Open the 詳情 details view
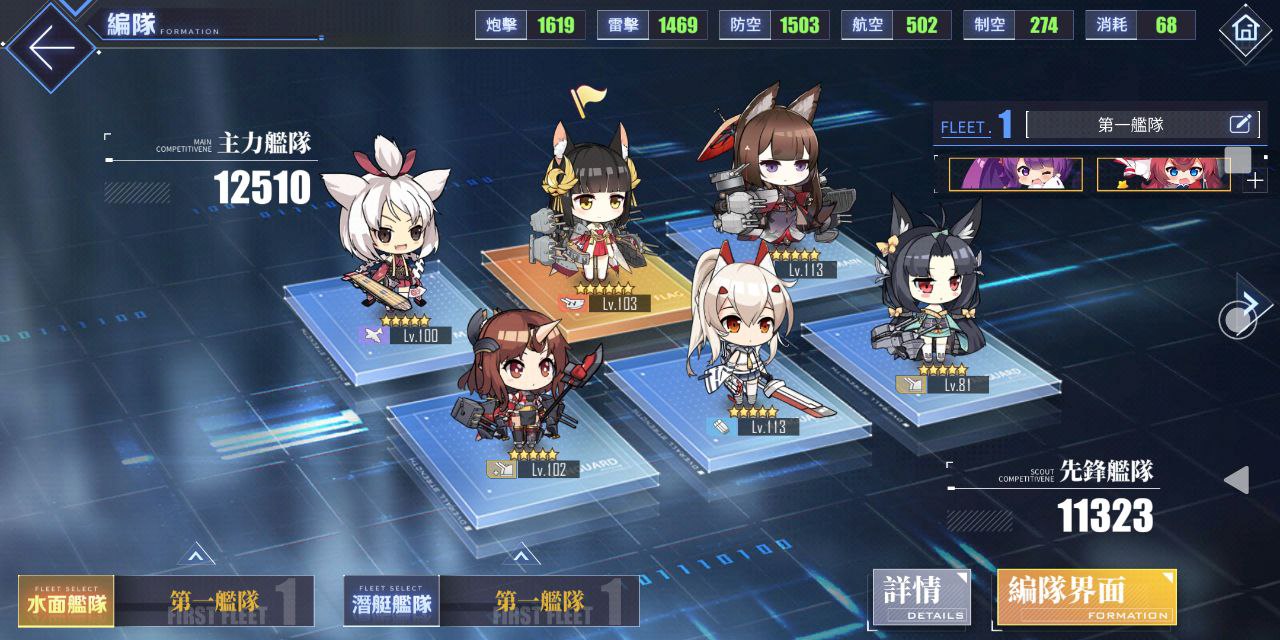Screen dimensions: 1280x640 click(x=921, y=597)
